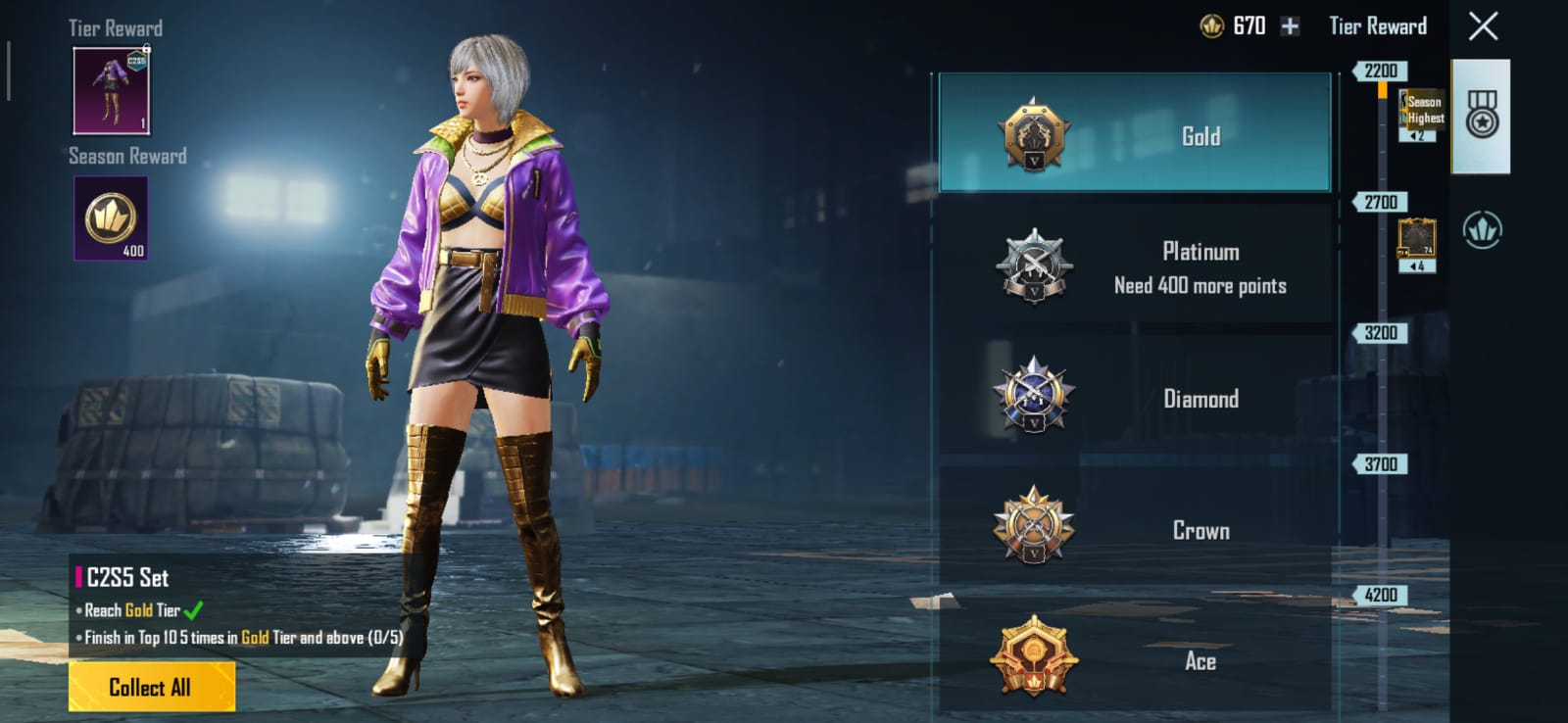This screenshot has height=723, width=1568.
Task: Click the Tier Reward heading at top right
Action: point(1376,26)
